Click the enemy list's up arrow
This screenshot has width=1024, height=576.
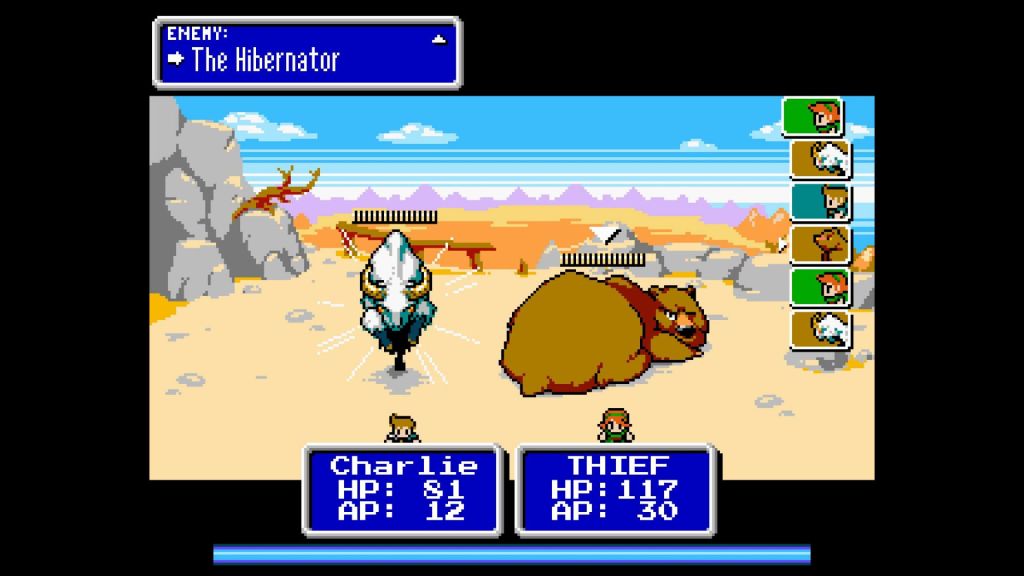(438, 39)
